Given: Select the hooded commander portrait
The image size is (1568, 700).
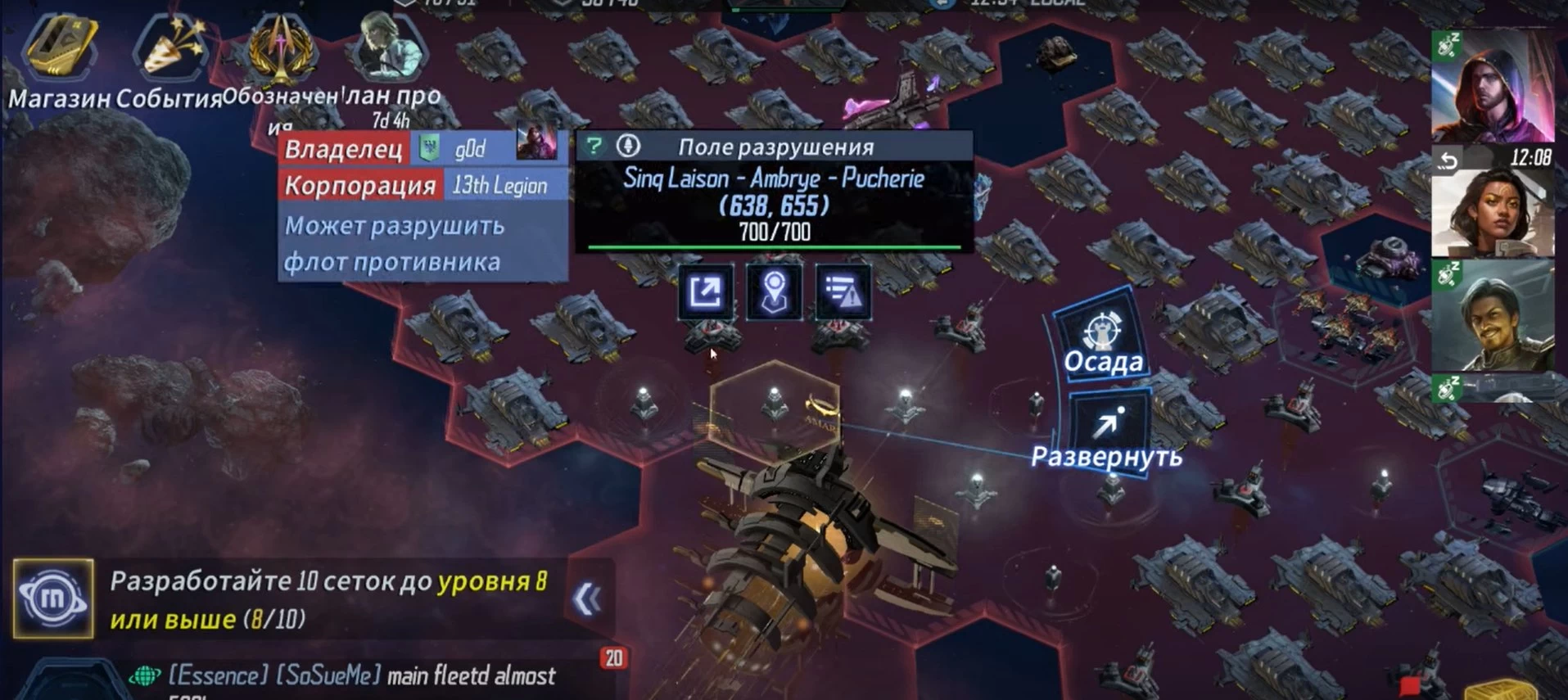Looking at the screenshot, I should point(1492,86).
